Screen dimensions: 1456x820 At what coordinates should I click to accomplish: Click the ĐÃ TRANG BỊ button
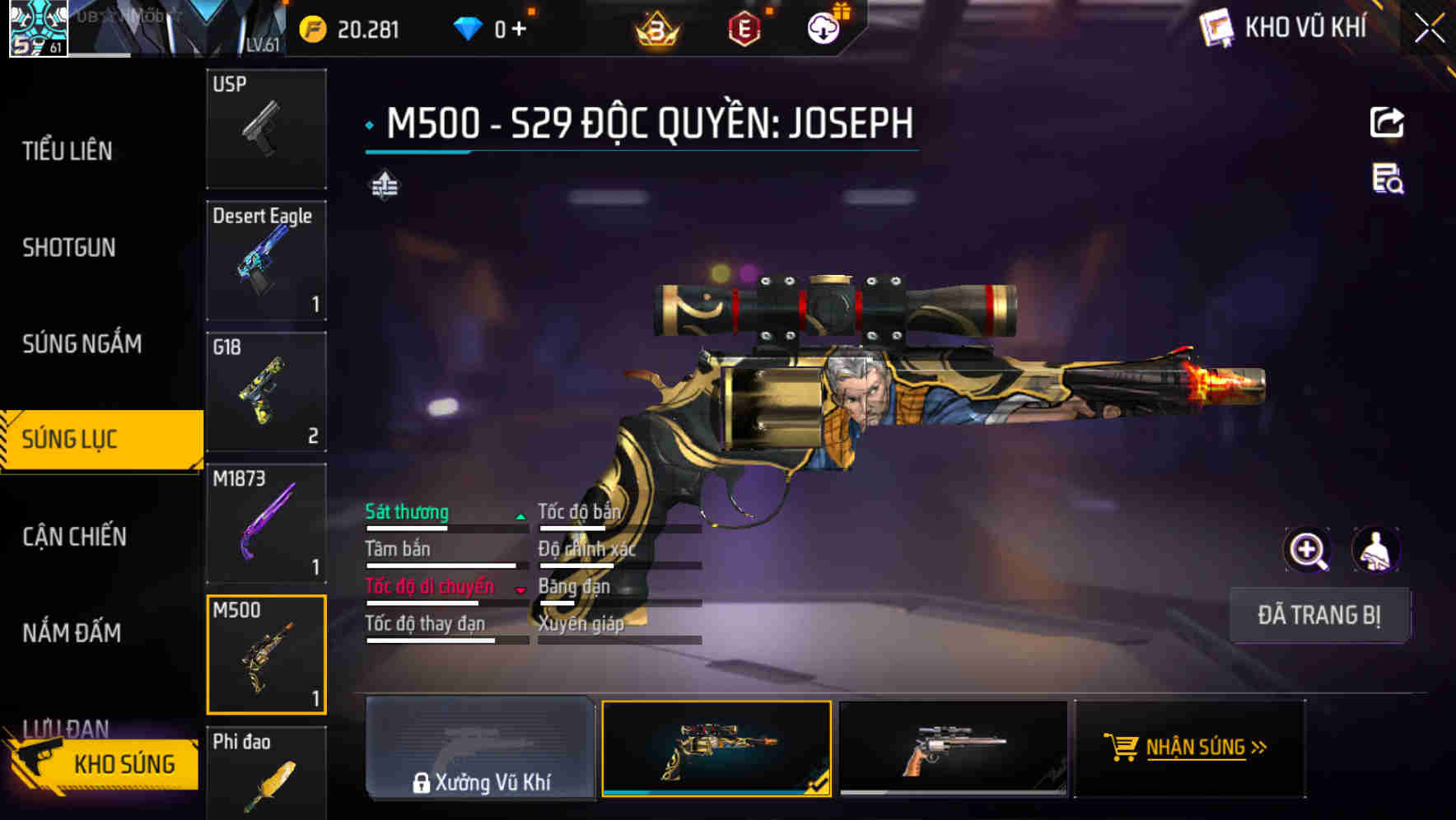coord(1319,615)
